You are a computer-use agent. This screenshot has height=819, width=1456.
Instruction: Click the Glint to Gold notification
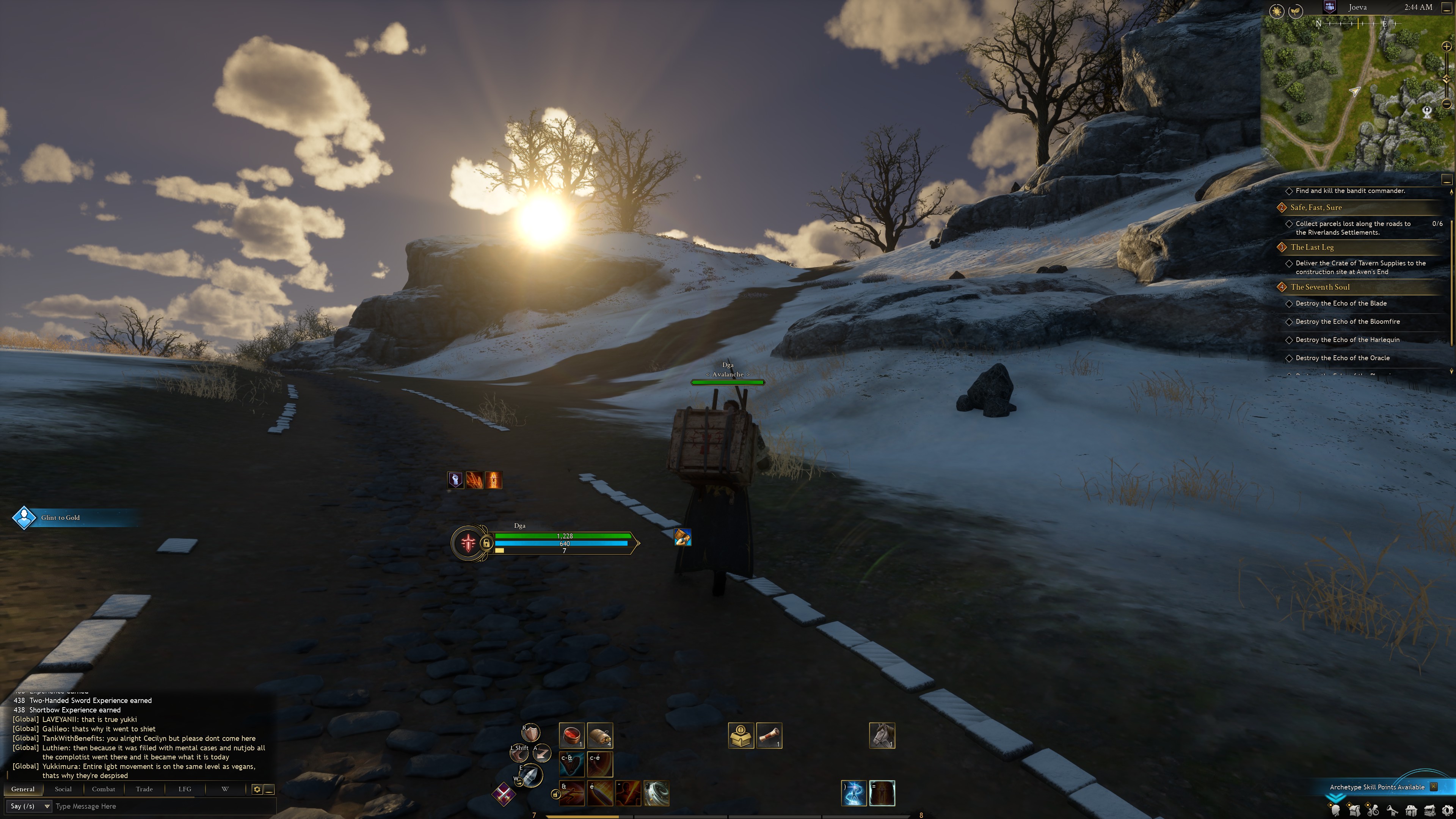click(61, 518)
